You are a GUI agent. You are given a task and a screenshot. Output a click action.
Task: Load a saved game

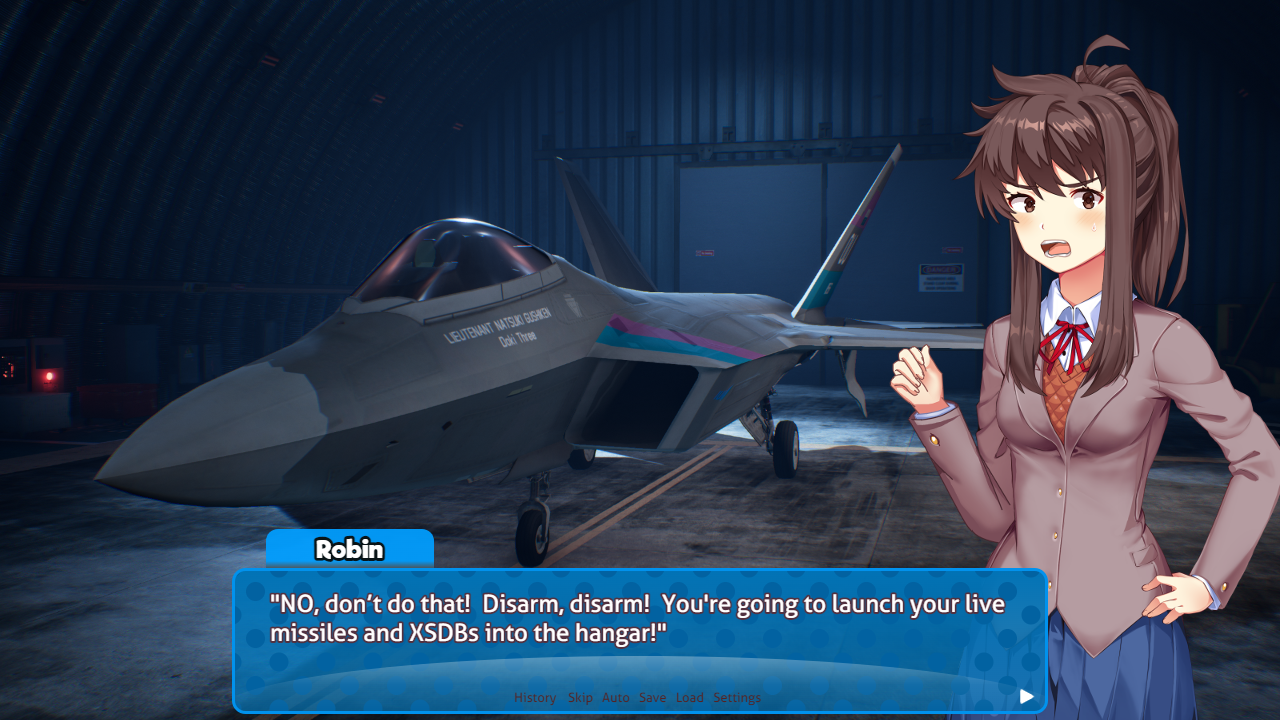[689, 697]
